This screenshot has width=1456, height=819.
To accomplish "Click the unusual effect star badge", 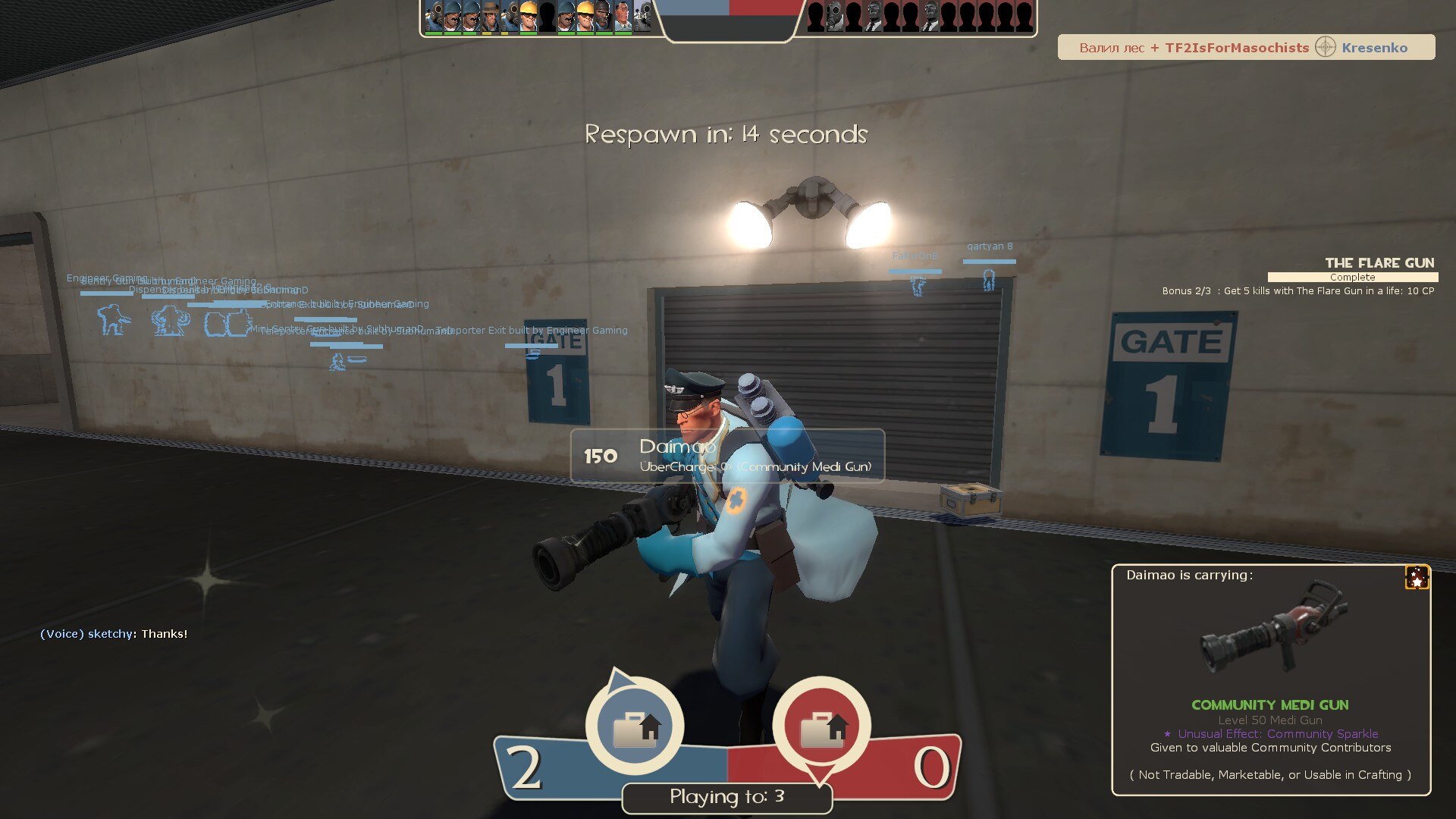I will (1417, 578).
